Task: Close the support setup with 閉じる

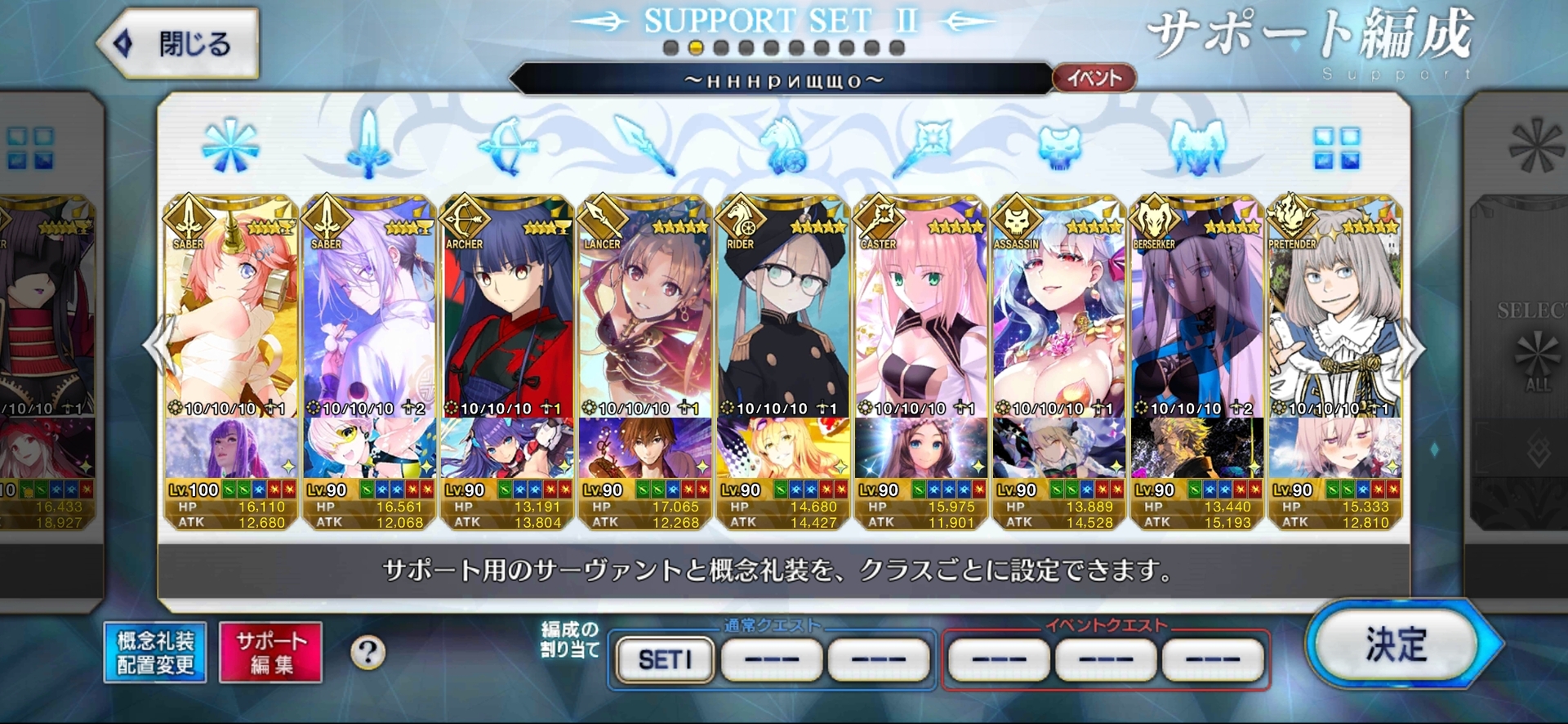Action: click(x=180, y=44)
